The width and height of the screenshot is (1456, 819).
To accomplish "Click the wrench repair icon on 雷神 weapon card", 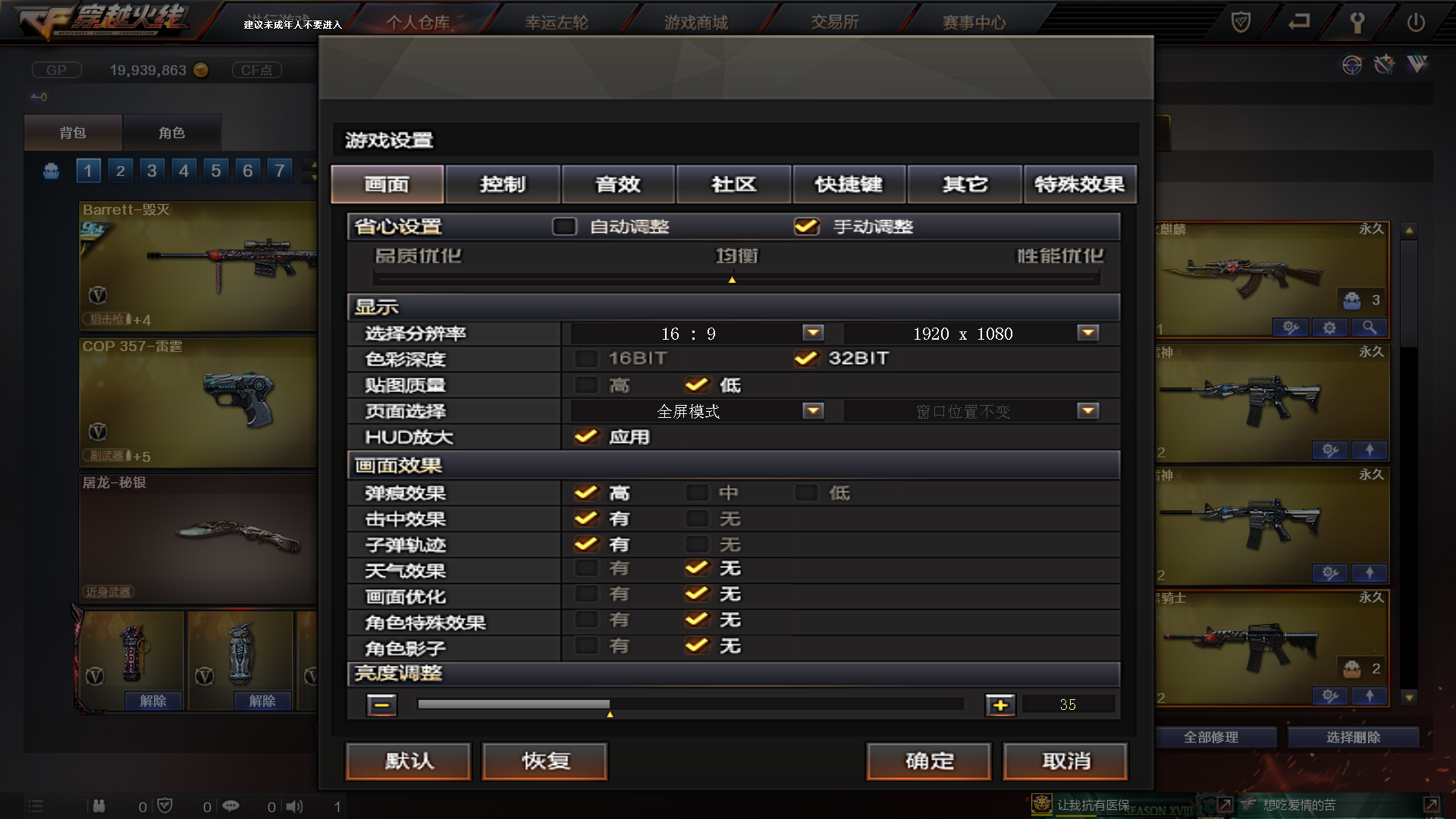I will (1329, 450).
